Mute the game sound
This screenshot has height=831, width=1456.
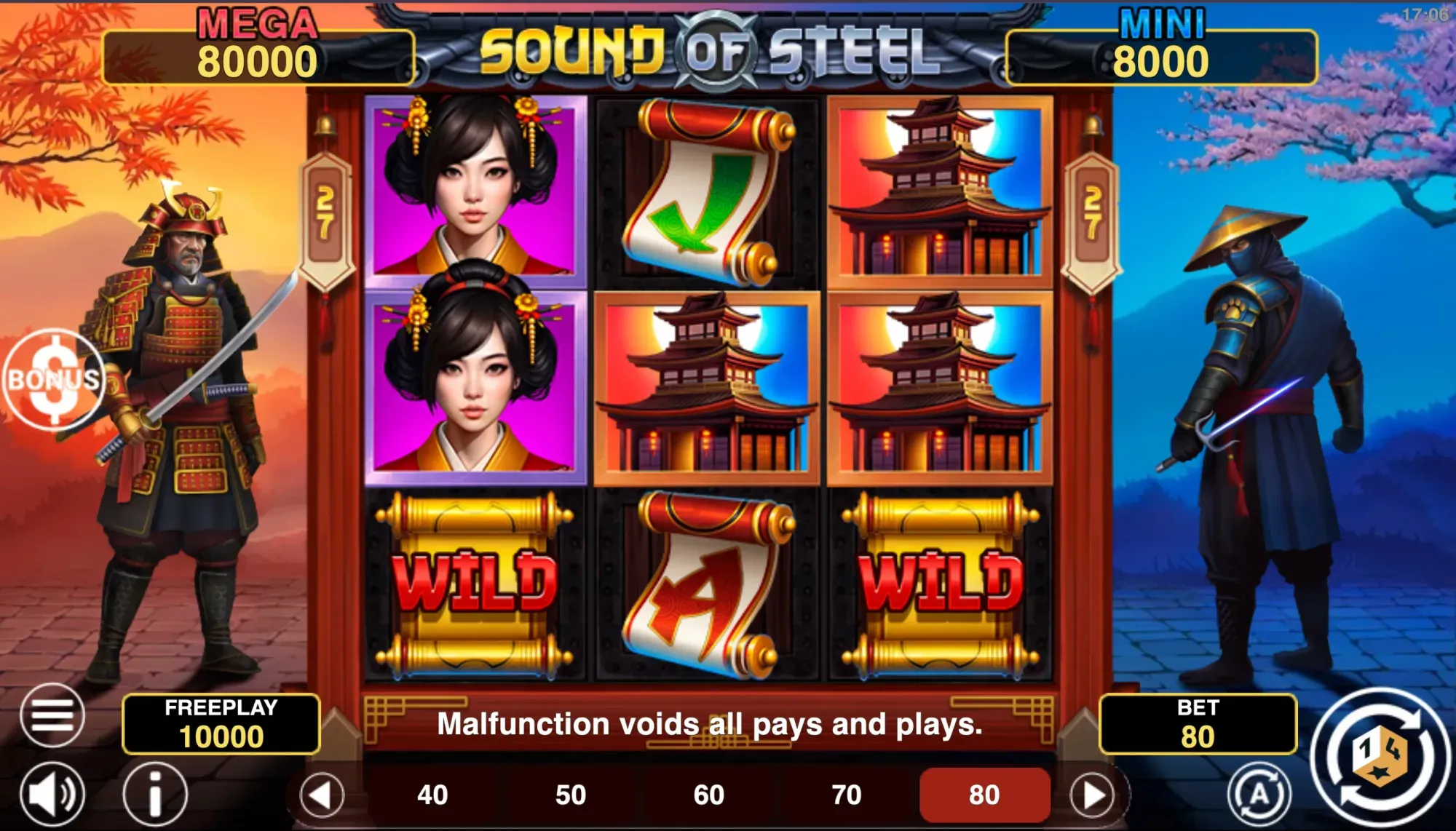point(52,795)
